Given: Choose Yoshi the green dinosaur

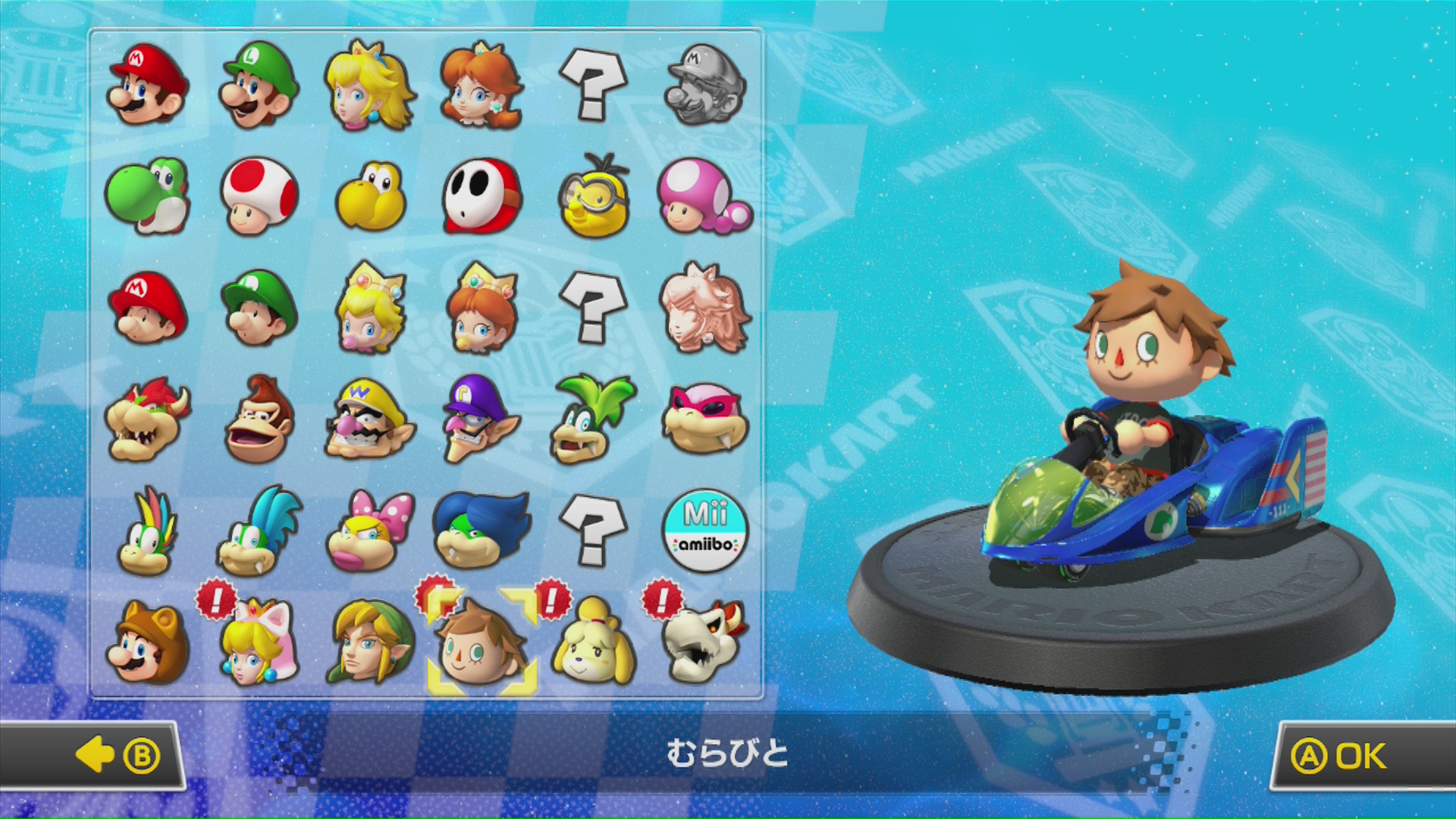Looking at the screenshot, I should pos(147,196).
